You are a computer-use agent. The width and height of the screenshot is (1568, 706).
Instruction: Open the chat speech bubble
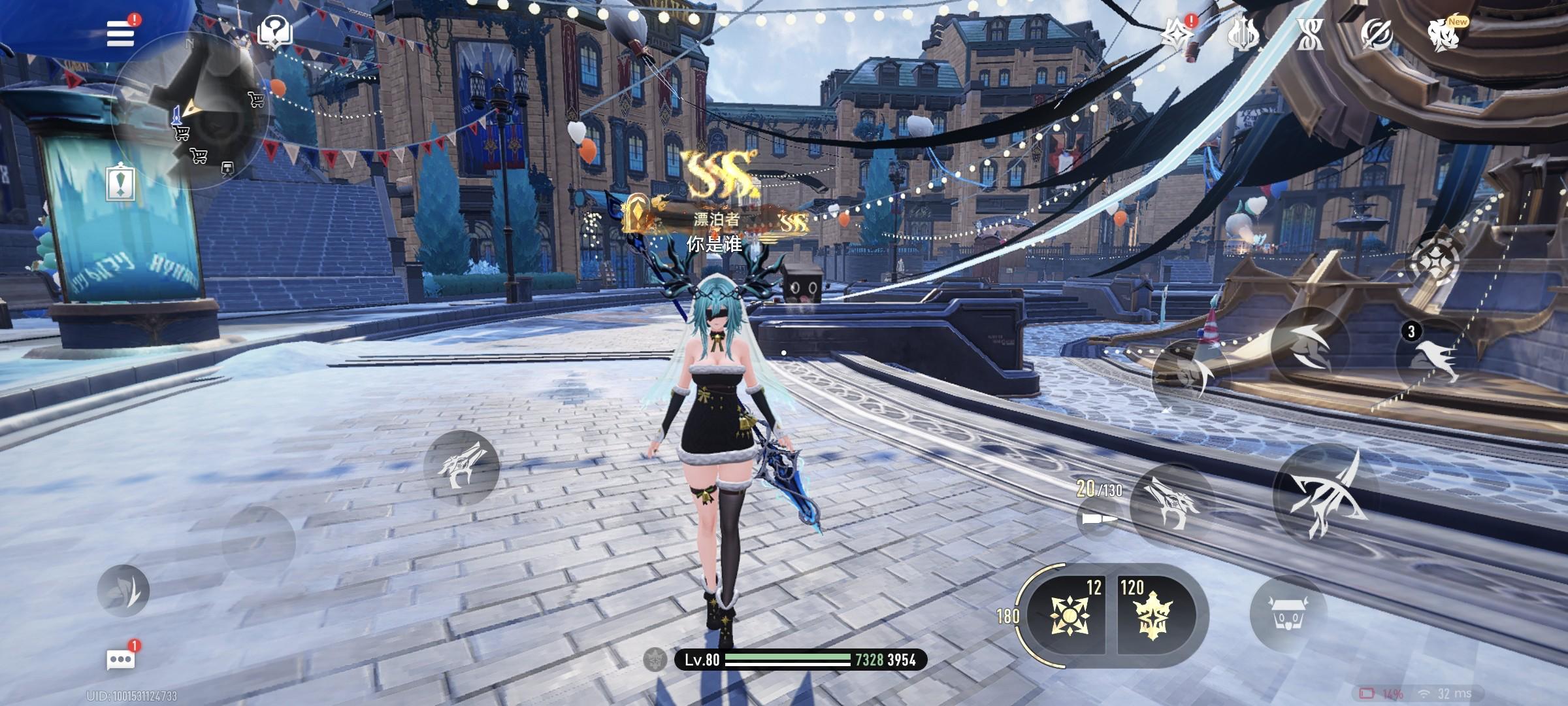coord(121,659)
